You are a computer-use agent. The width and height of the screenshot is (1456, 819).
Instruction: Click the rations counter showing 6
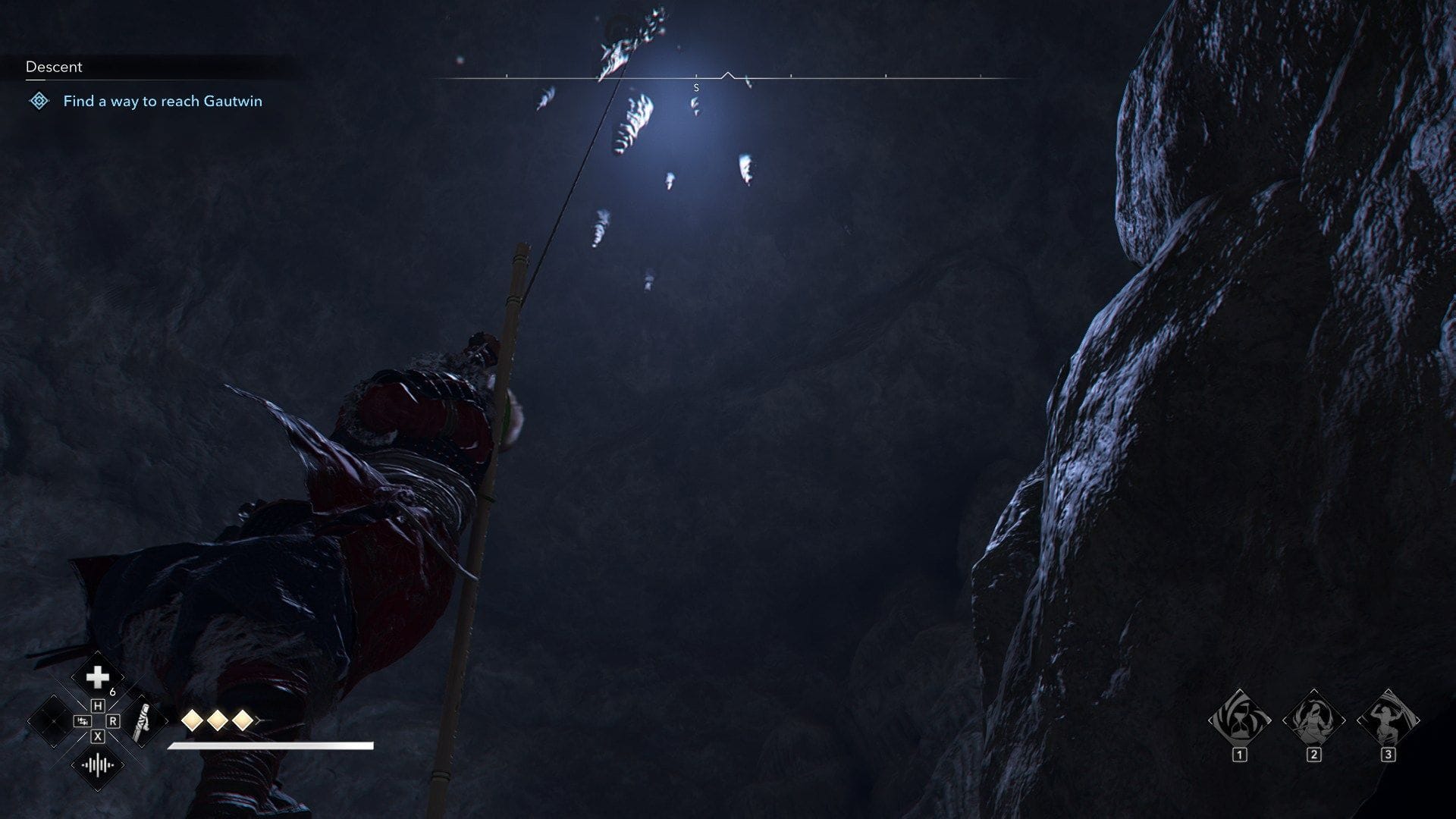112,692
